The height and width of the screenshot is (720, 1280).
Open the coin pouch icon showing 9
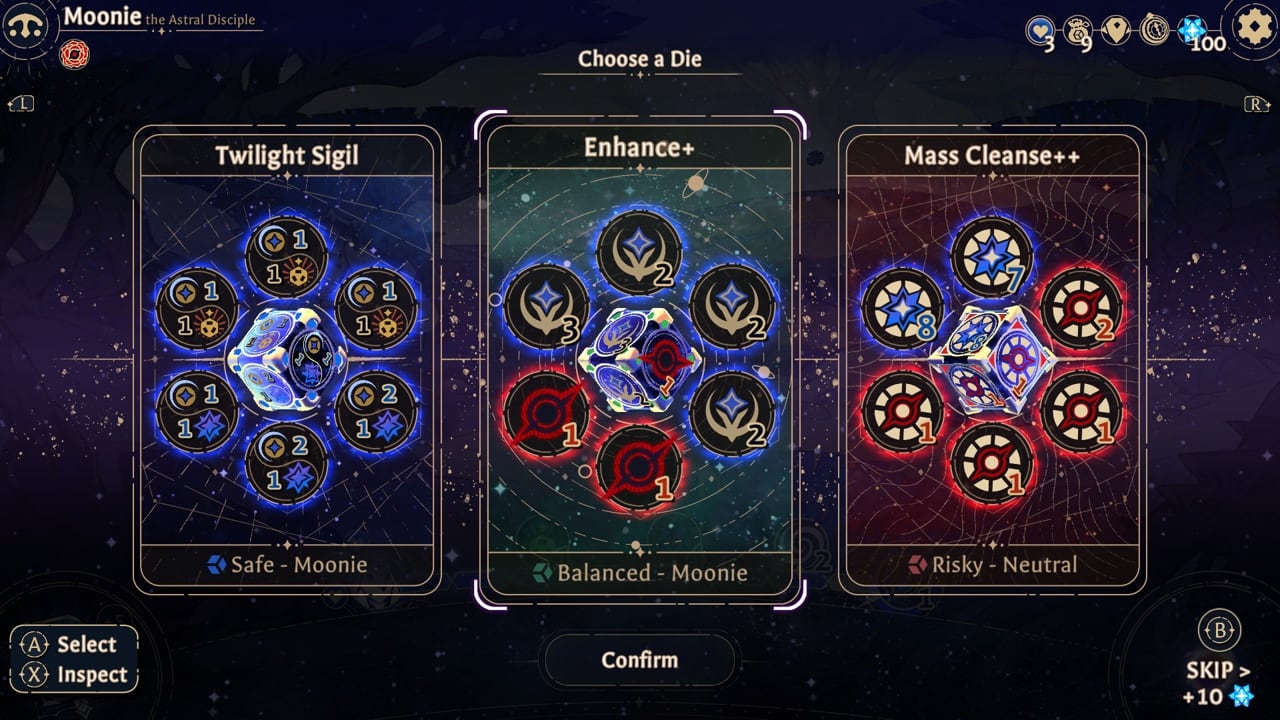click(x=1078, y=31)
